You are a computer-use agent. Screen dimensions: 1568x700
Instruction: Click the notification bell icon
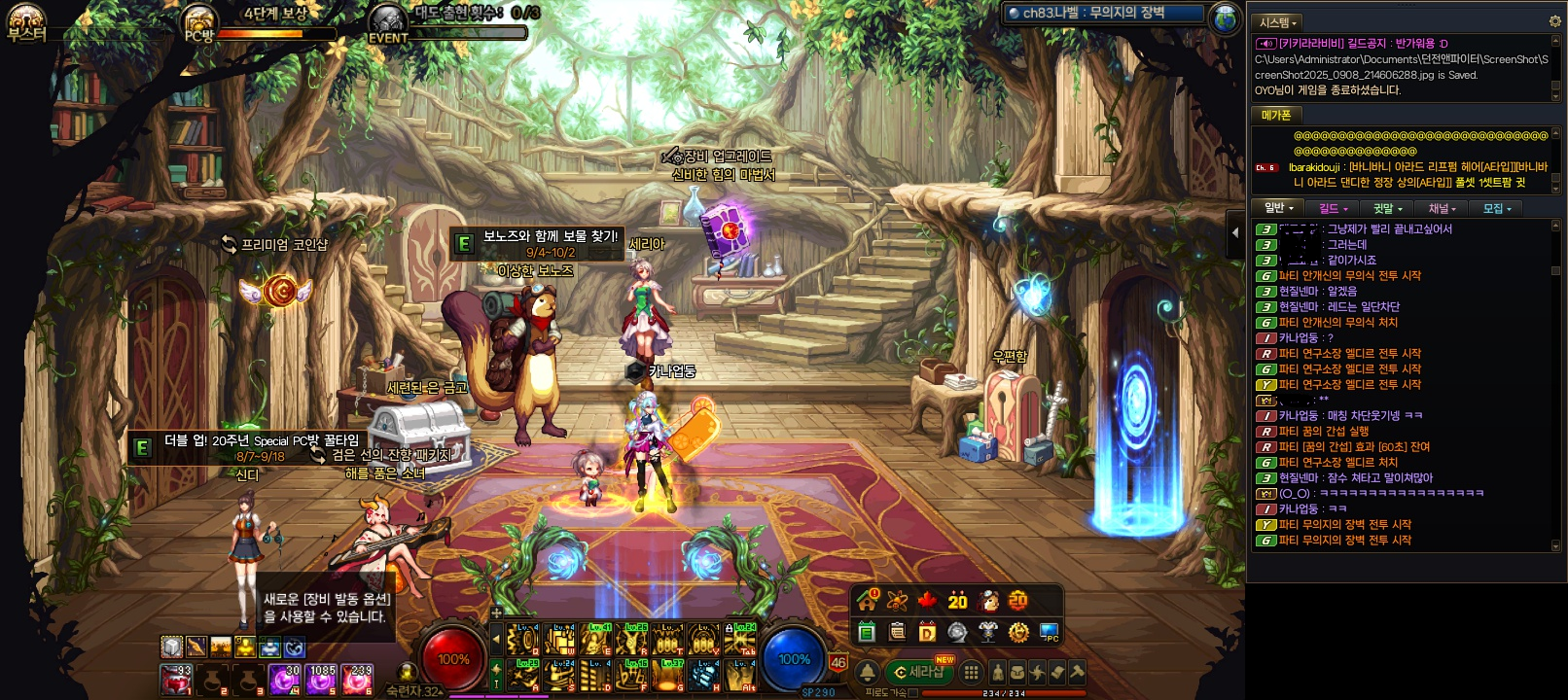click(x=867, y=672)
